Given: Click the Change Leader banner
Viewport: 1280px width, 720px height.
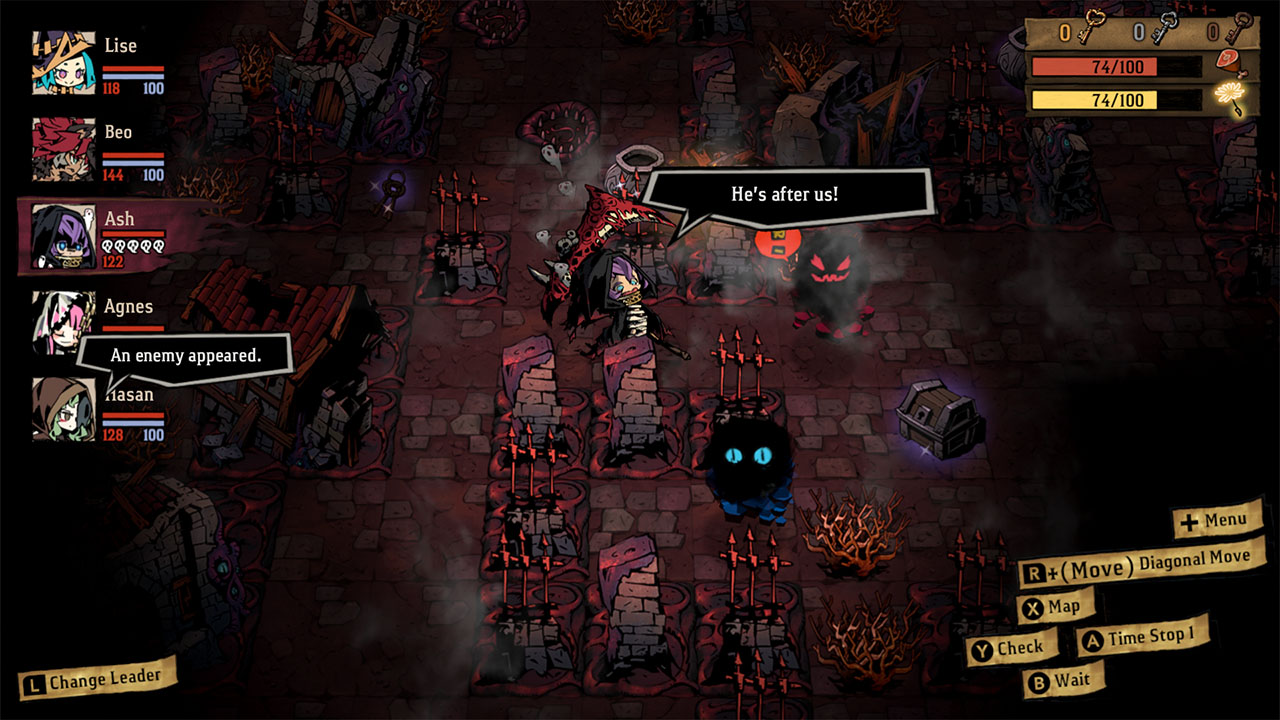Looking at the screenshot, I should coord(95,678).
